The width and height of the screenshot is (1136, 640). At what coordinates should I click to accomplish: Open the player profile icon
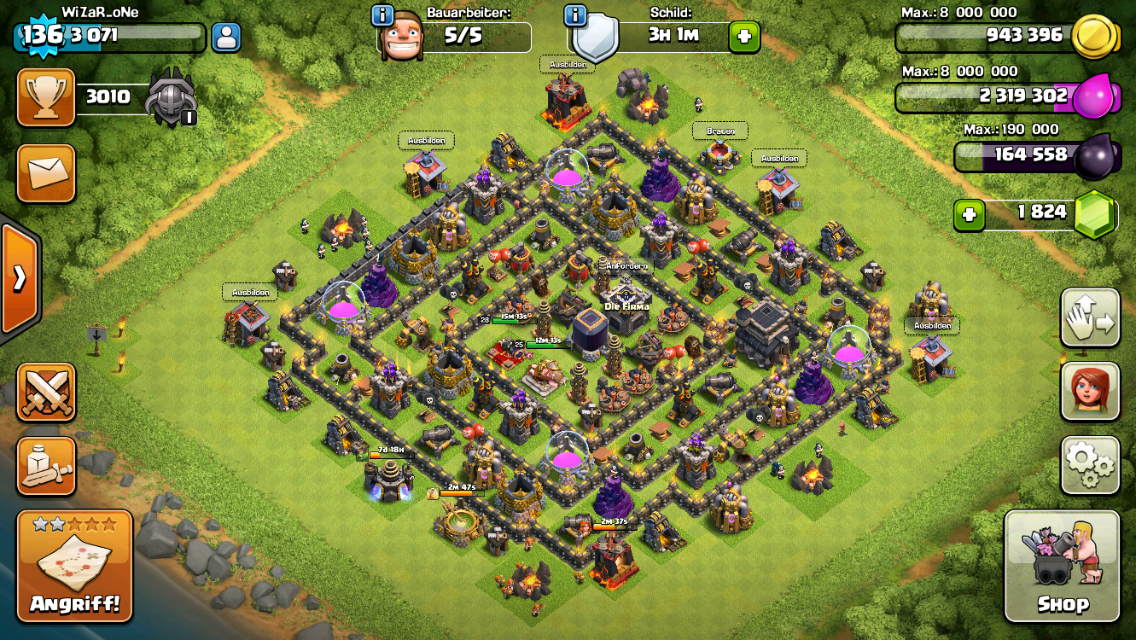(227, 38)
